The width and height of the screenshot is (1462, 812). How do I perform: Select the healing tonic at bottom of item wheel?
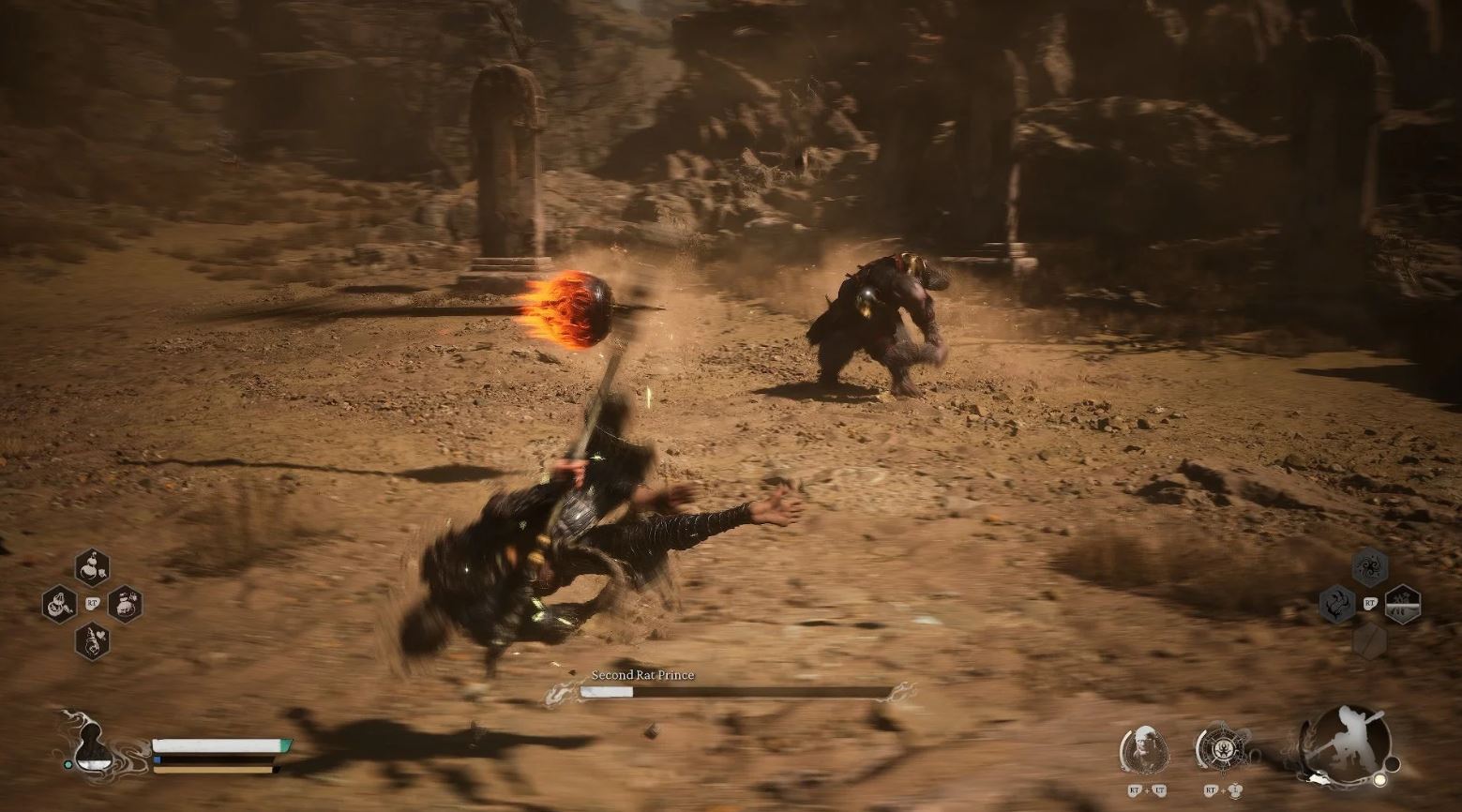[92, 642]
